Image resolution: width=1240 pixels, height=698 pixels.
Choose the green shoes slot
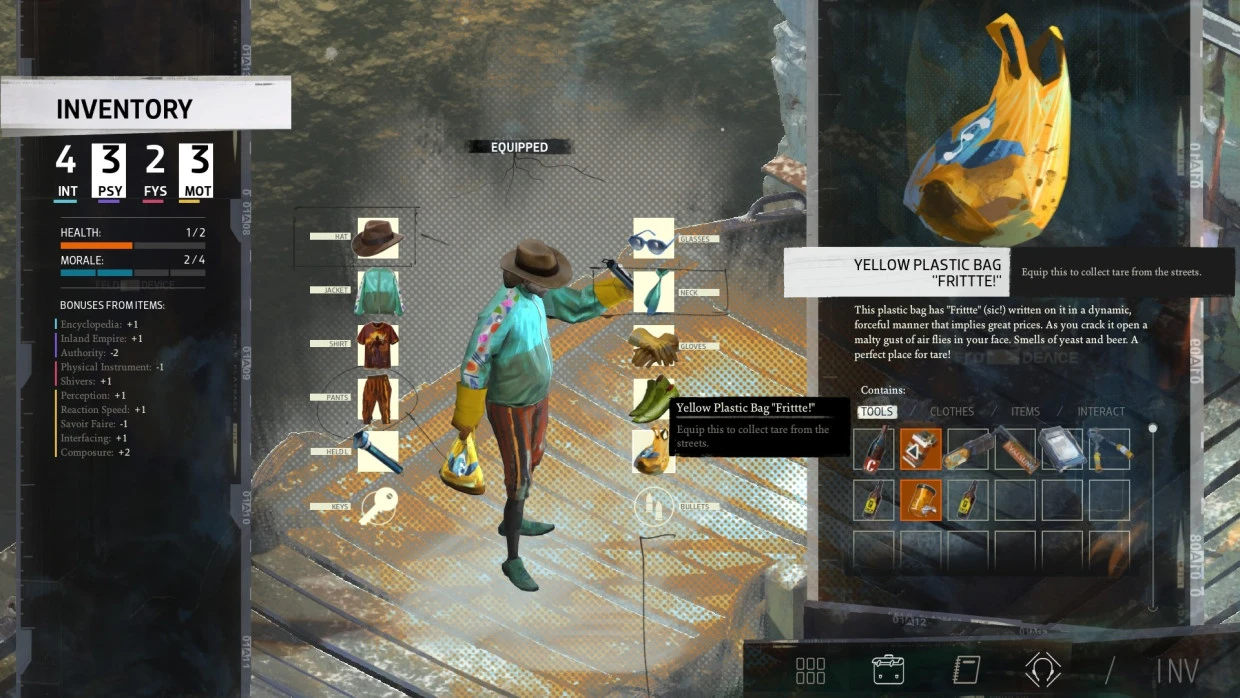(x=653, y=400)
